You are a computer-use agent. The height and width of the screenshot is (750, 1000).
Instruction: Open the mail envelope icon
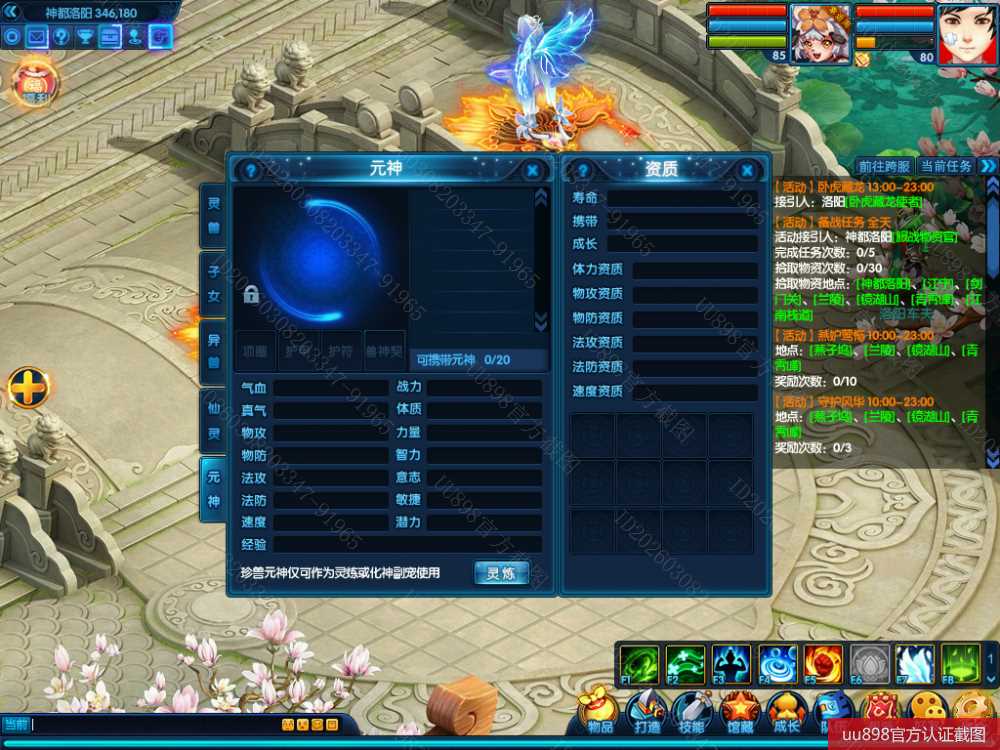37,37
